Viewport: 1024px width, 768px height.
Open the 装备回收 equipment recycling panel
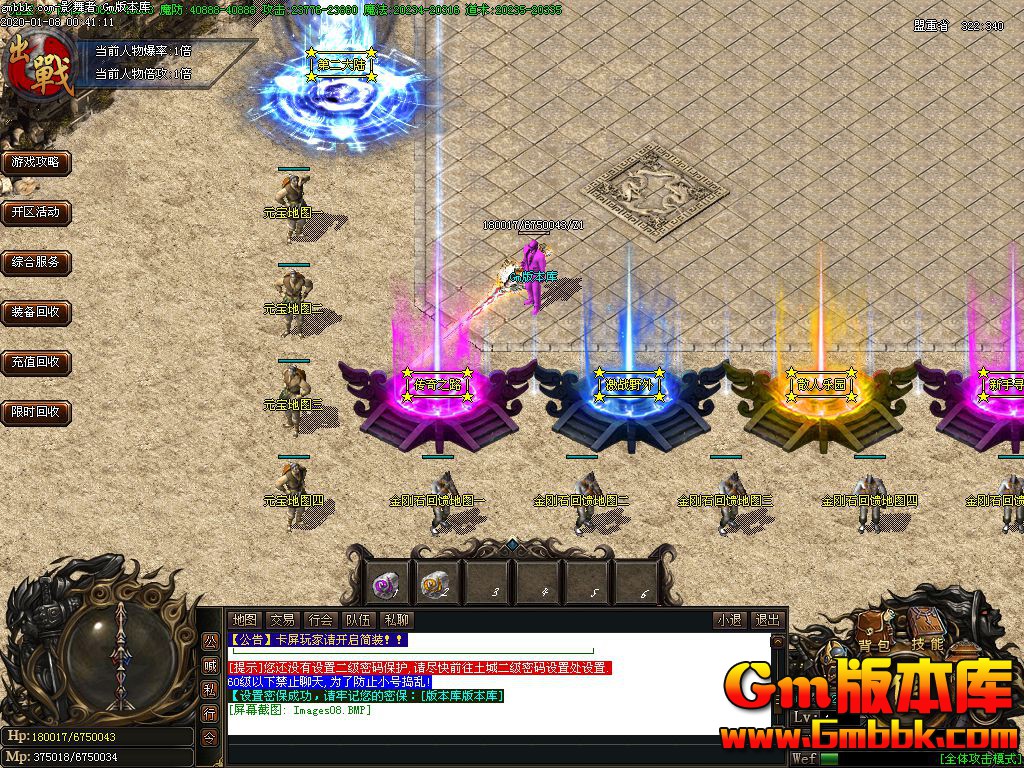click(x=36, y=312)
